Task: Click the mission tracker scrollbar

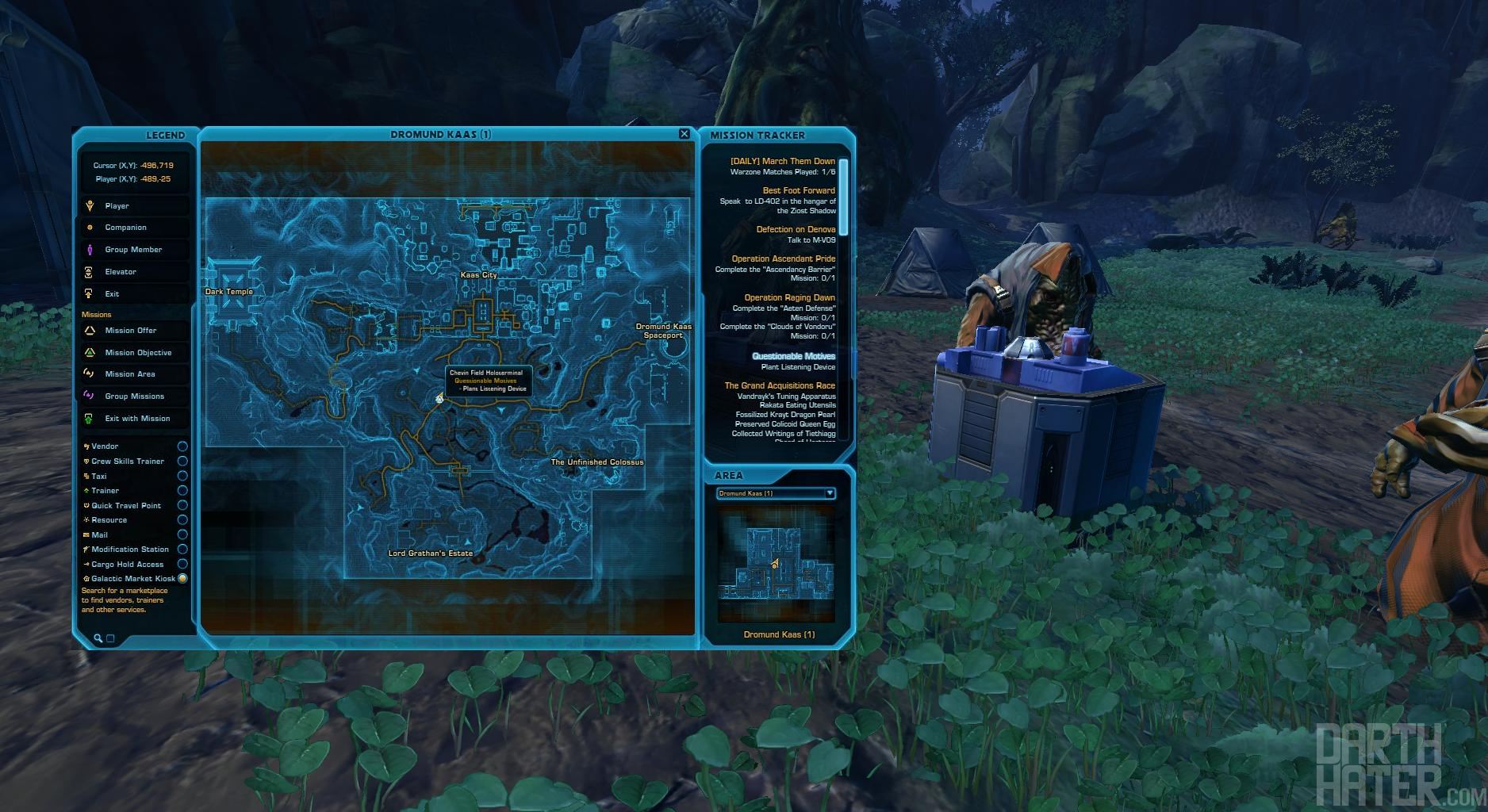Action: [843, 196]
